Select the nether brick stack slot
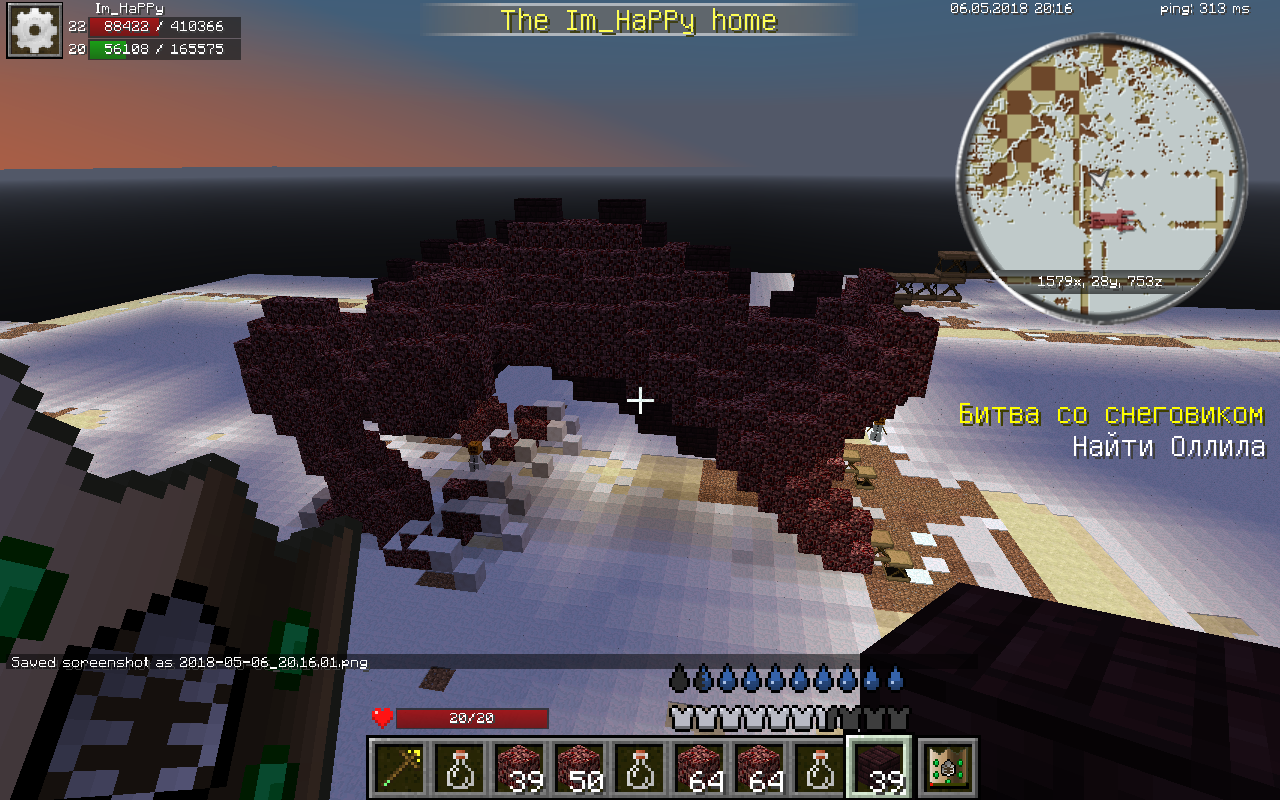Viewport: 1280px width, 800px height. (x=880, y=768)
